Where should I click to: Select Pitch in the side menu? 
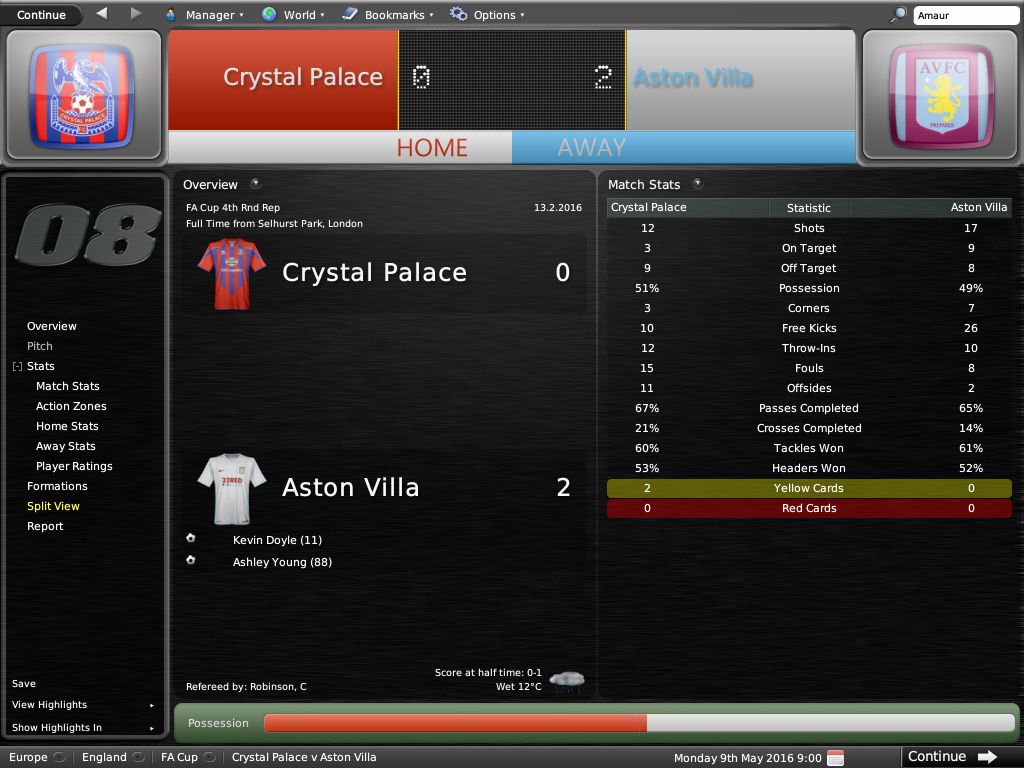point(40,346)
